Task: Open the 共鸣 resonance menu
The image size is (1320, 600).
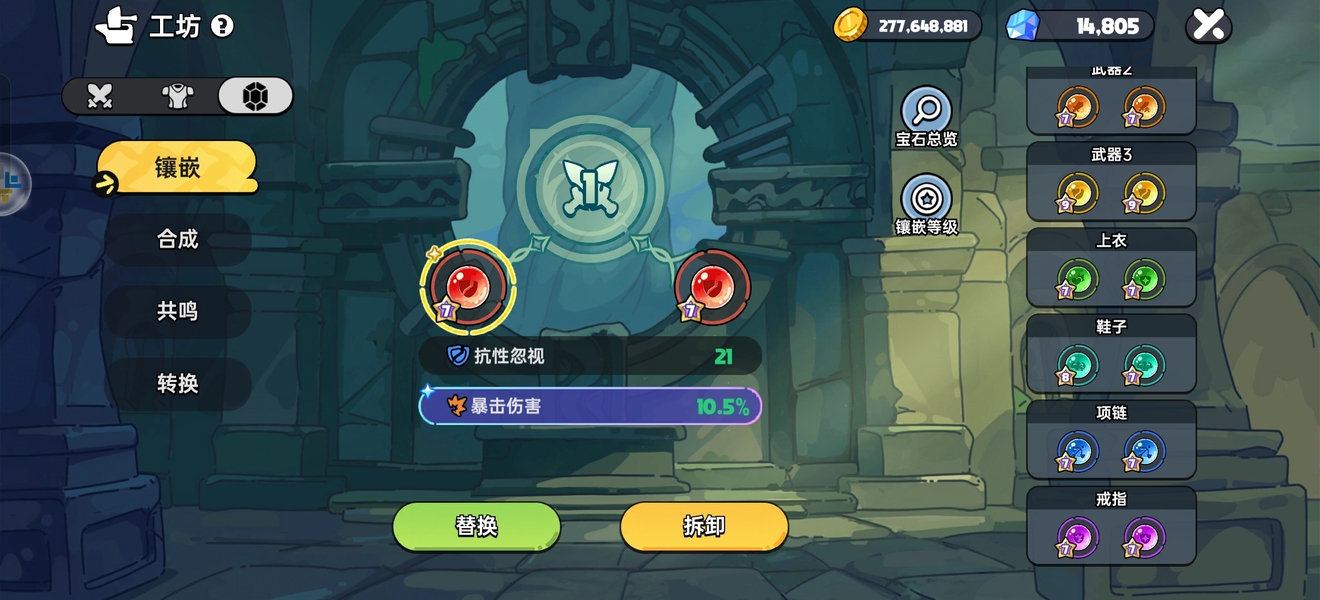Action: (x=177, y=311)
